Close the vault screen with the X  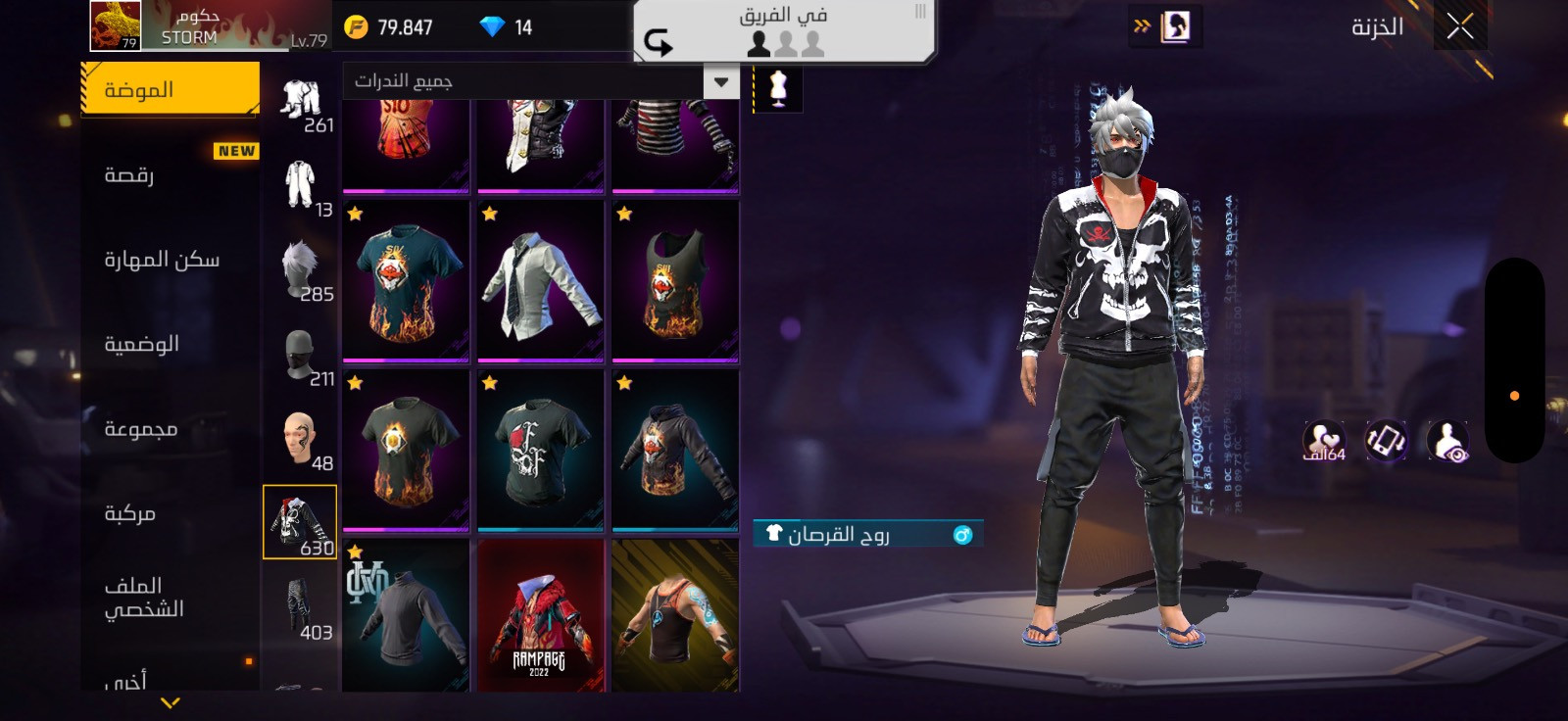pyautogui.click(x=1459, y=26)
